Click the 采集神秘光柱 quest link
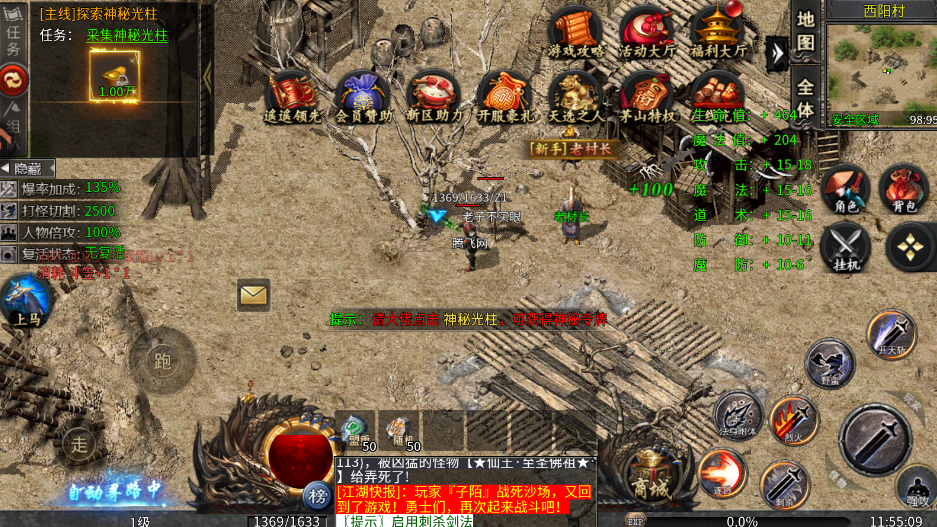The height and width of the screenshot is (527, 937). point(127,35)
